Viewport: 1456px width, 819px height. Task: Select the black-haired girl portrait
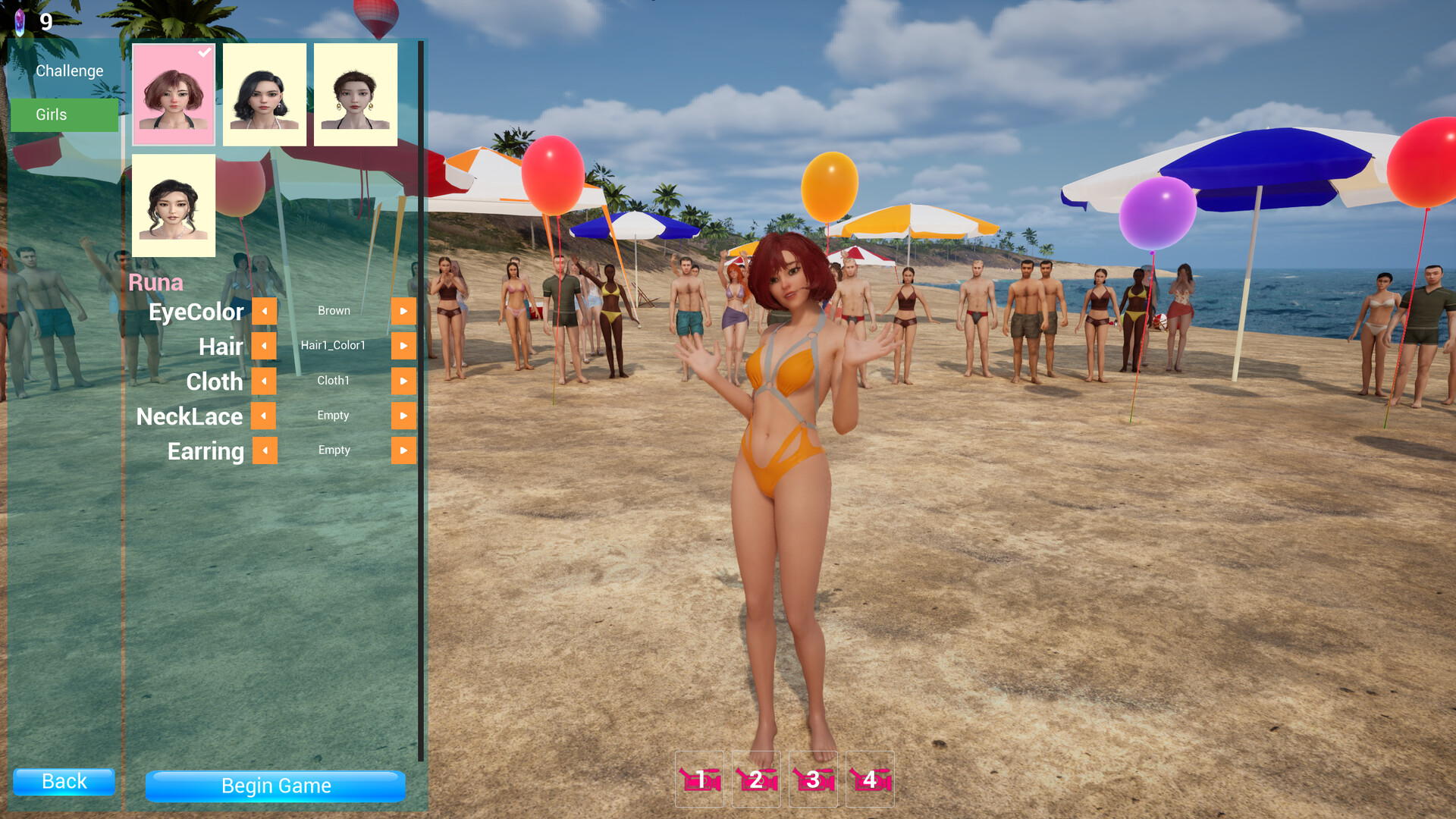pos(264,94)
